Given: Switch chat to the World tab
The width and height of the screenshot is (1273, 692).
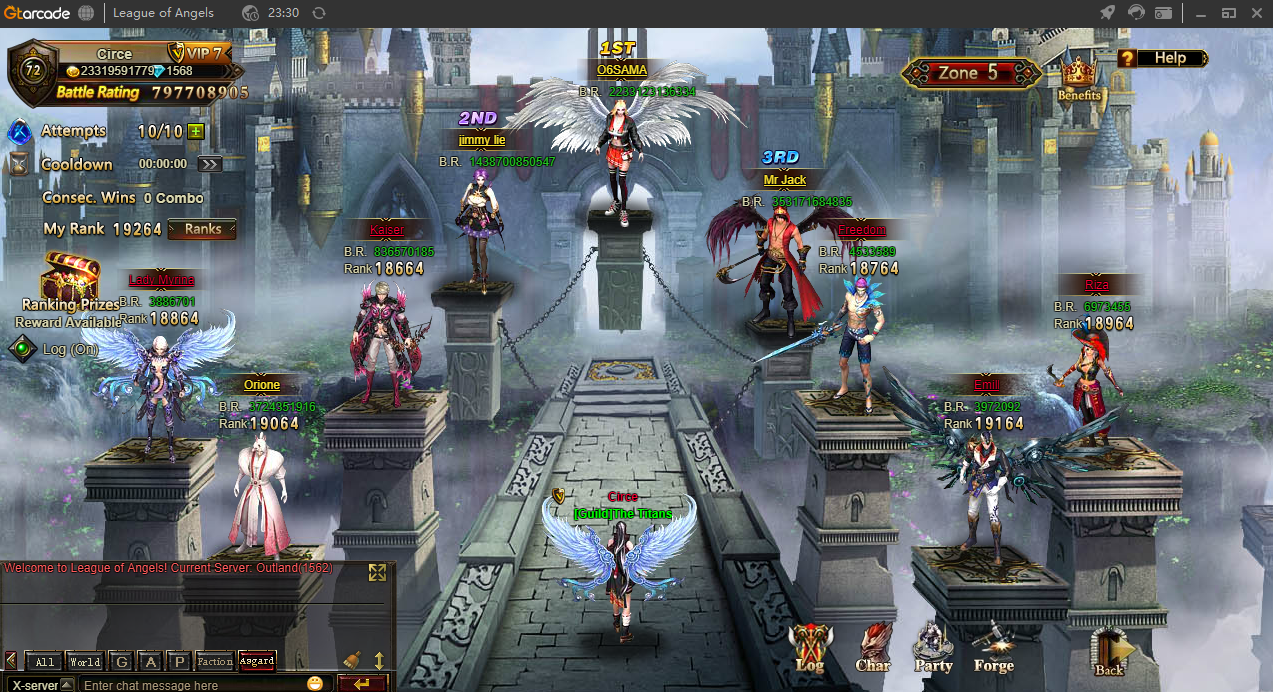Looking at the screenshot, I should 85,662.
